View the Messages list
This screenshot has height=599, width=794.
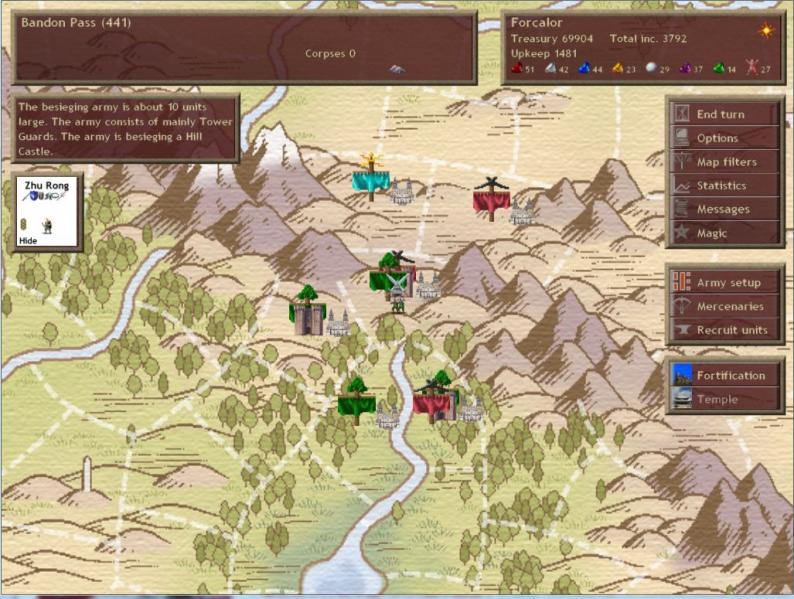point(724,209)
